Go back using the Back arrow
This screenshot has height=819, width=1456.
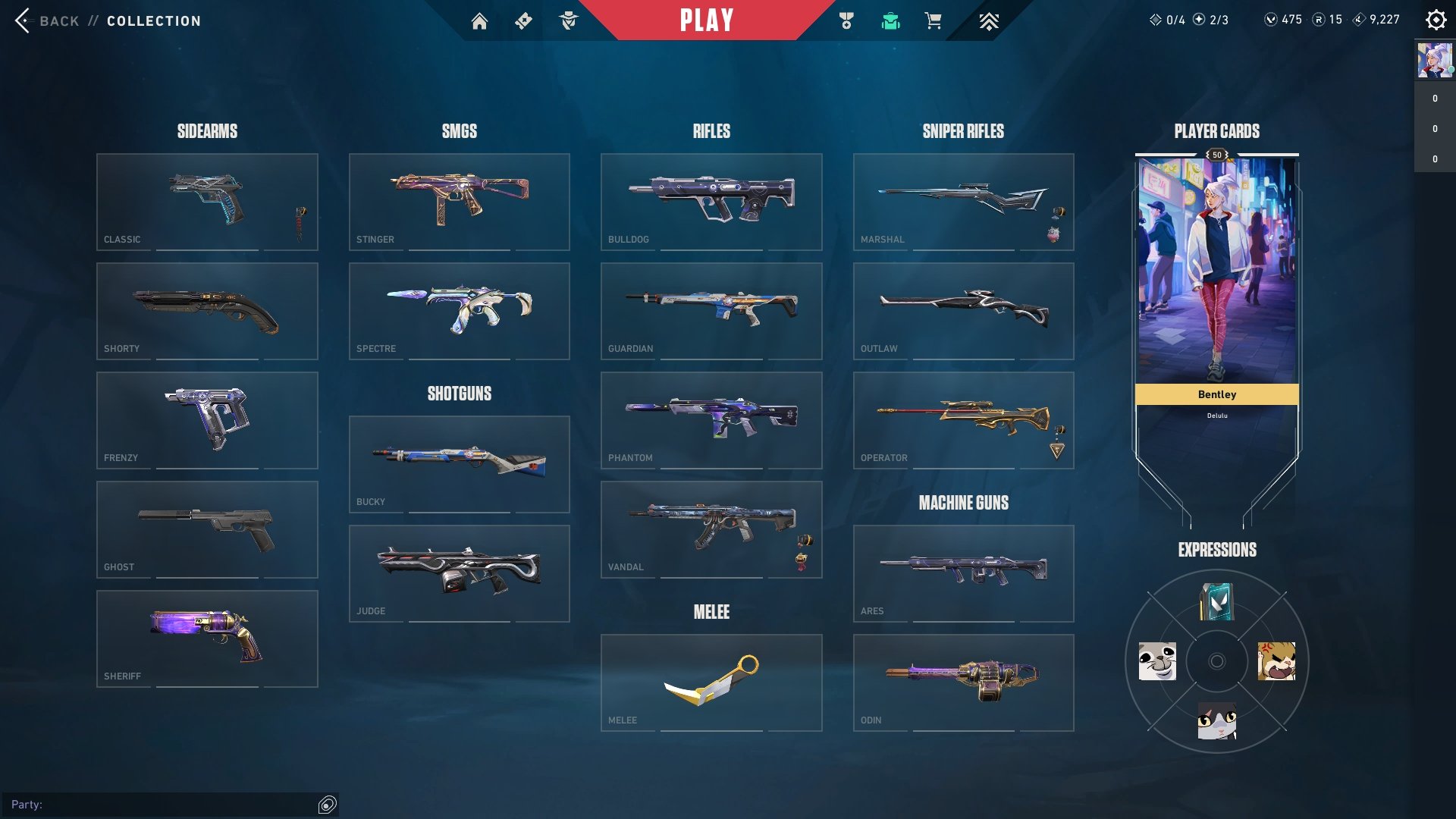coord(23,20)
